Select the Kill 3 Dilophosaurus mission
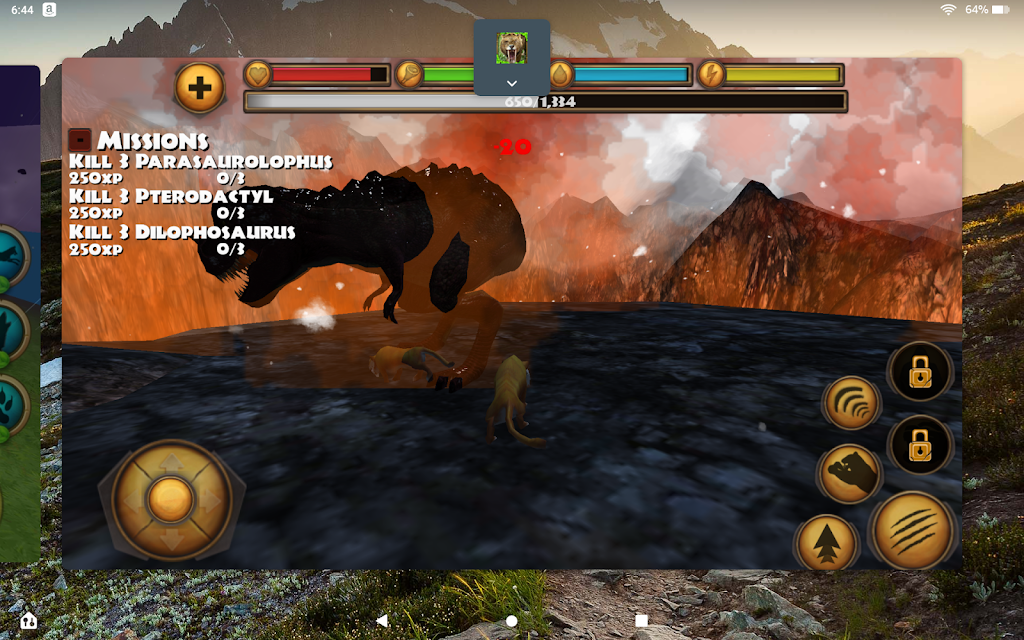This screenshot has width=1024, height=640. [182, 232]
